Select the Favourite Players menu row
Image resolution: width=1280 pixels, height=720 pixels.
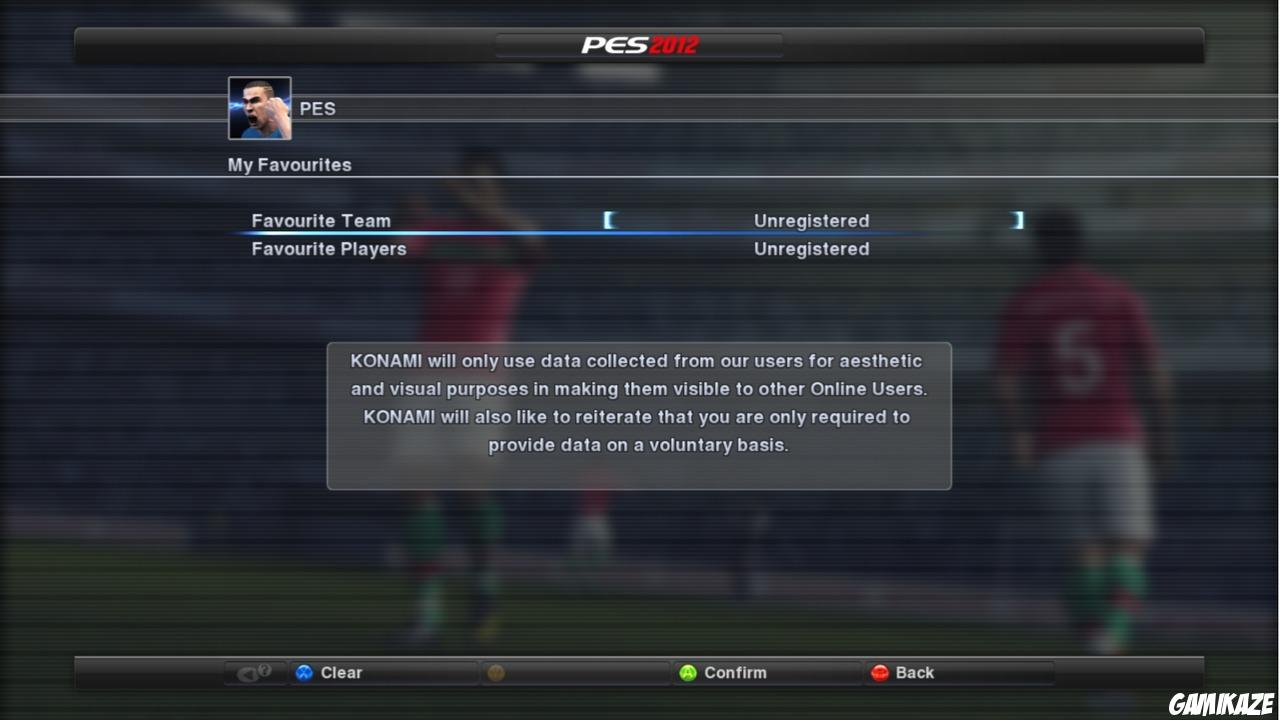point(328,248)
